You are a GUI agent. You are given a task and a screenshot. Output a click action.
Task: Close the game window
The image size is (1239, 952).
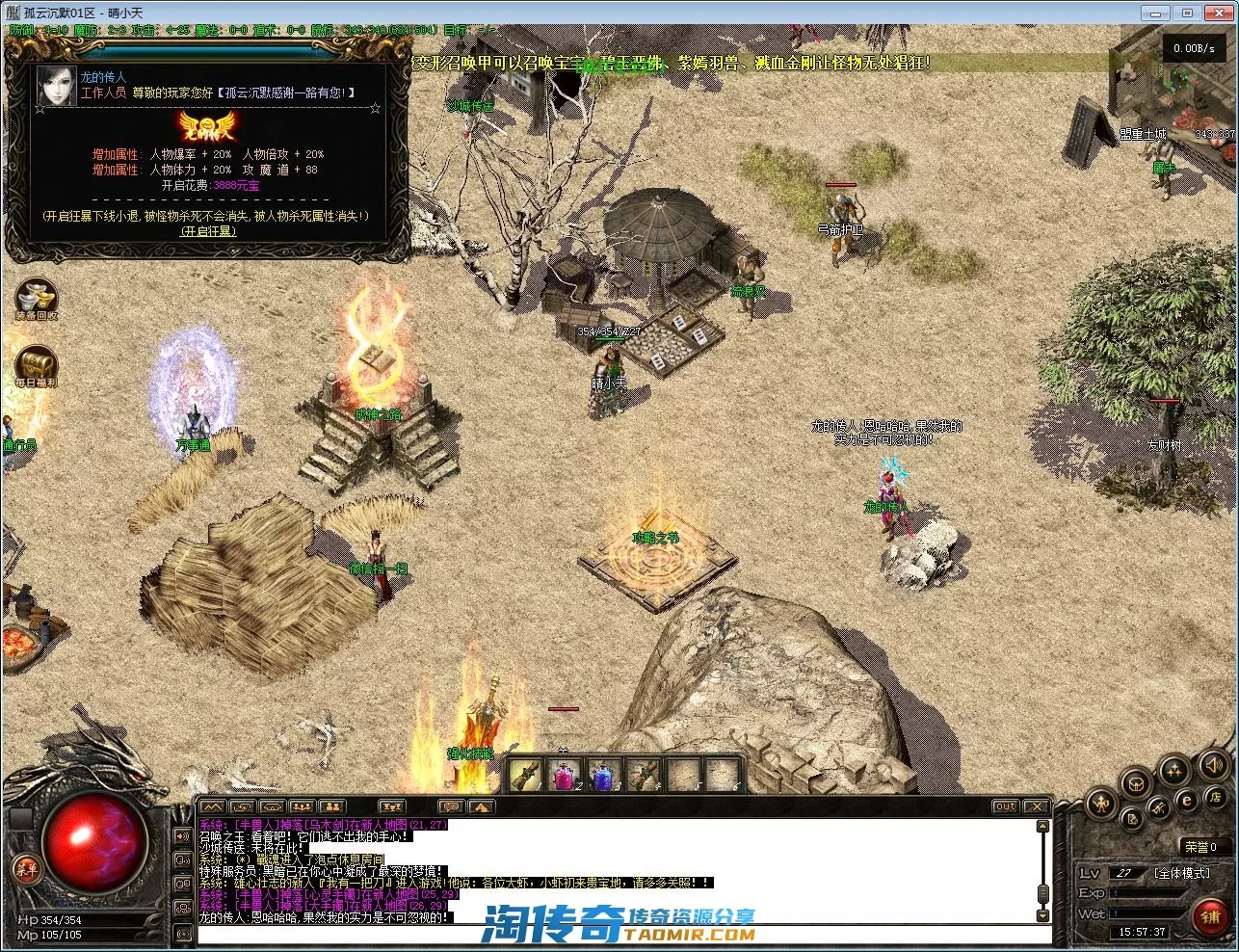tap(1217, 12)
